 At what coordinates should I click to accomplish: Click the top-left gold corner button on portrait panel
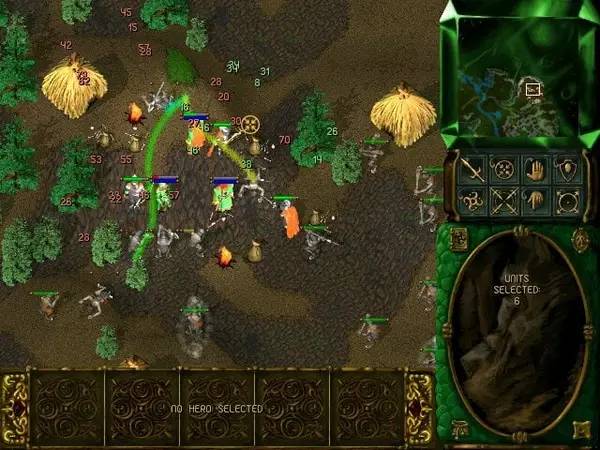click(458, 238)
